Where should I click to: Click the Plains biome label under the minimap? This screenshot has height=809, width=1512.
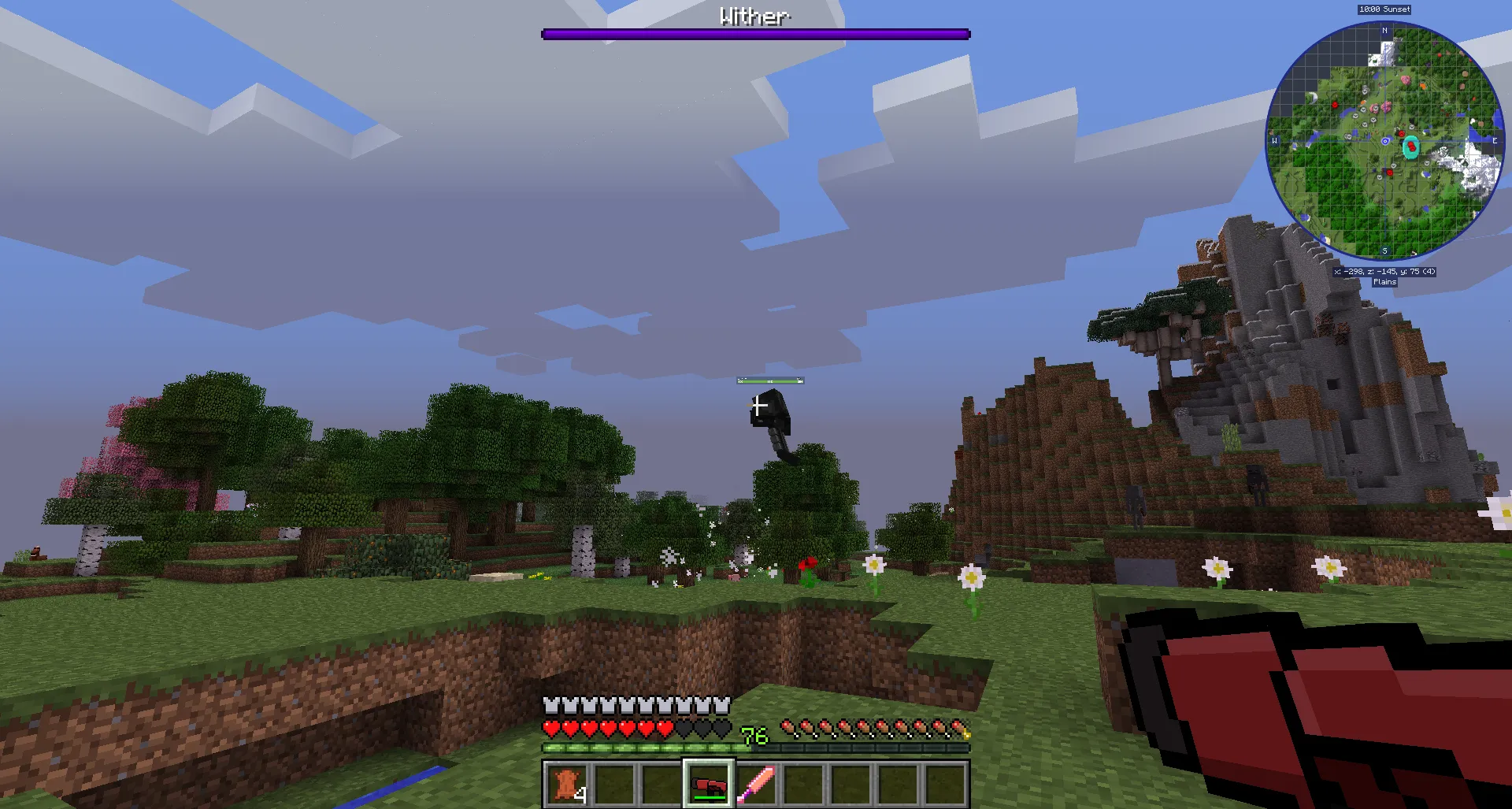click(1385, 282)
